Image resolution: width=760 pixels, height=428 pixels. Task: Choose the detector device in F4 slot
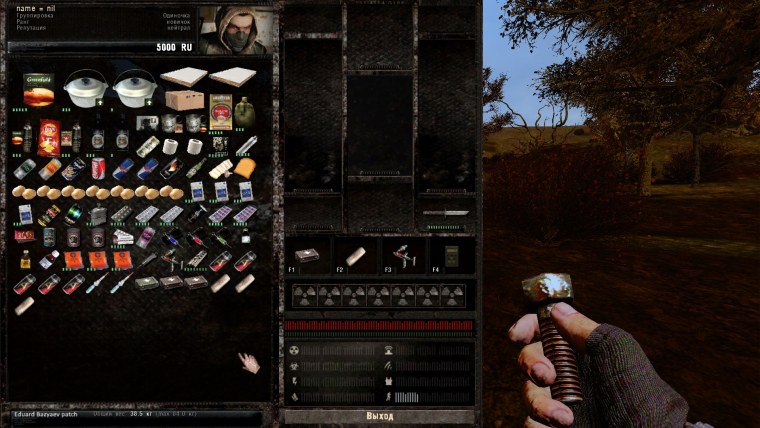coord(448,255)
